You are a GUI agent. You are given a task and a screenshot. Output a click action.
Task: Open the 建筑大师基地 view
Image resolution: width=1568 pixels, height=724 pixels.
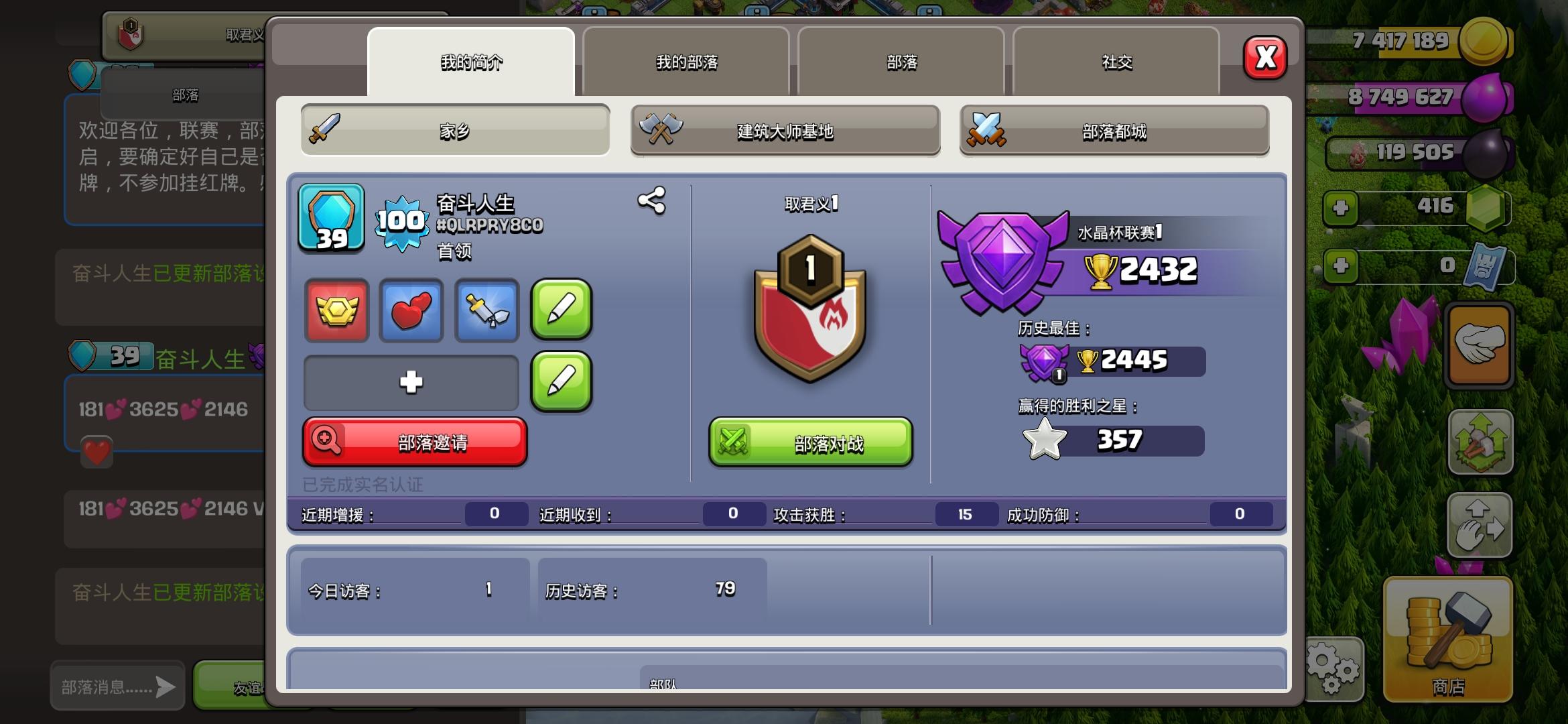tap(785, 131)
